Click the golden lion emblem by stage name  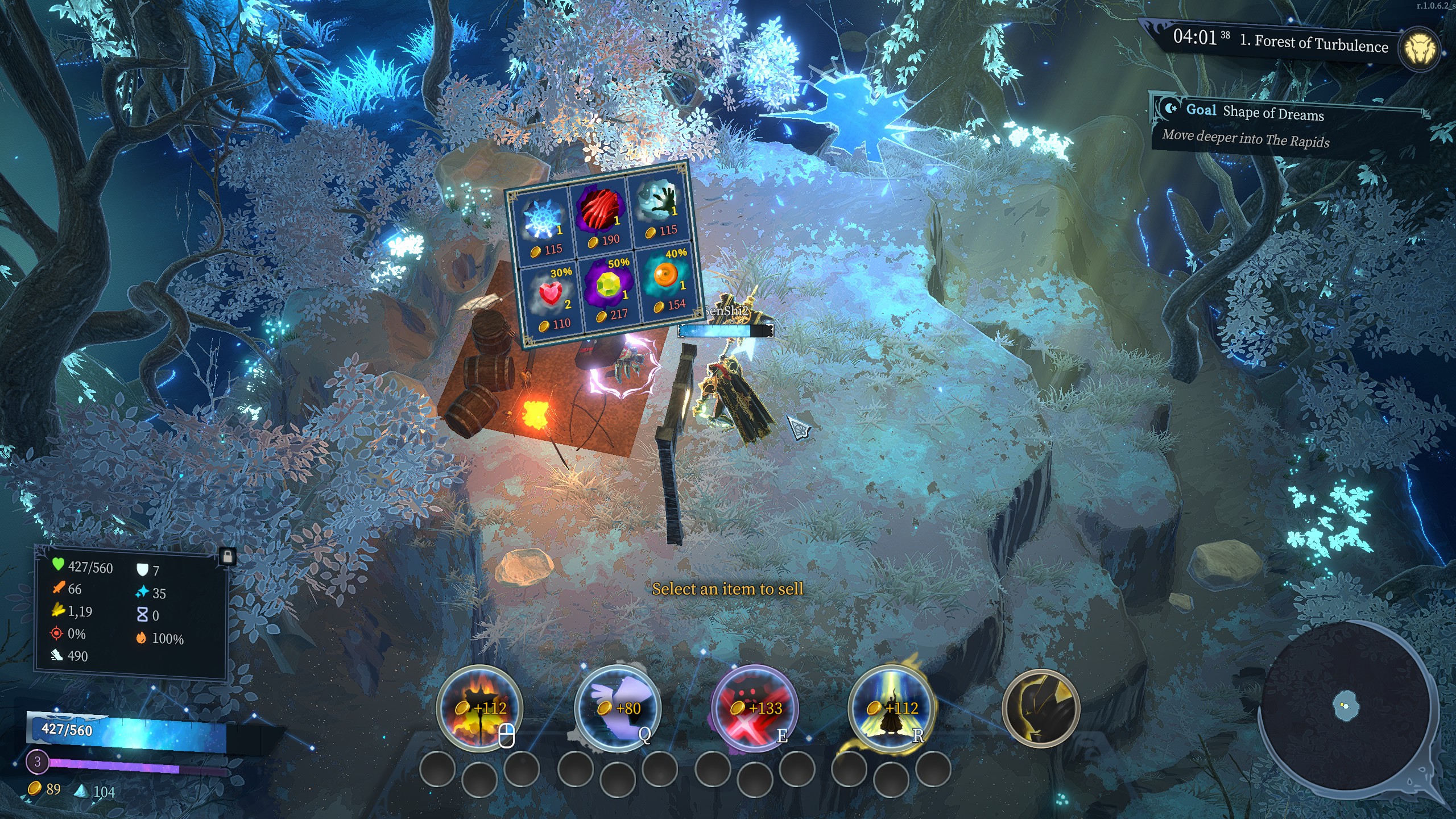click(x=1420, y=50)
